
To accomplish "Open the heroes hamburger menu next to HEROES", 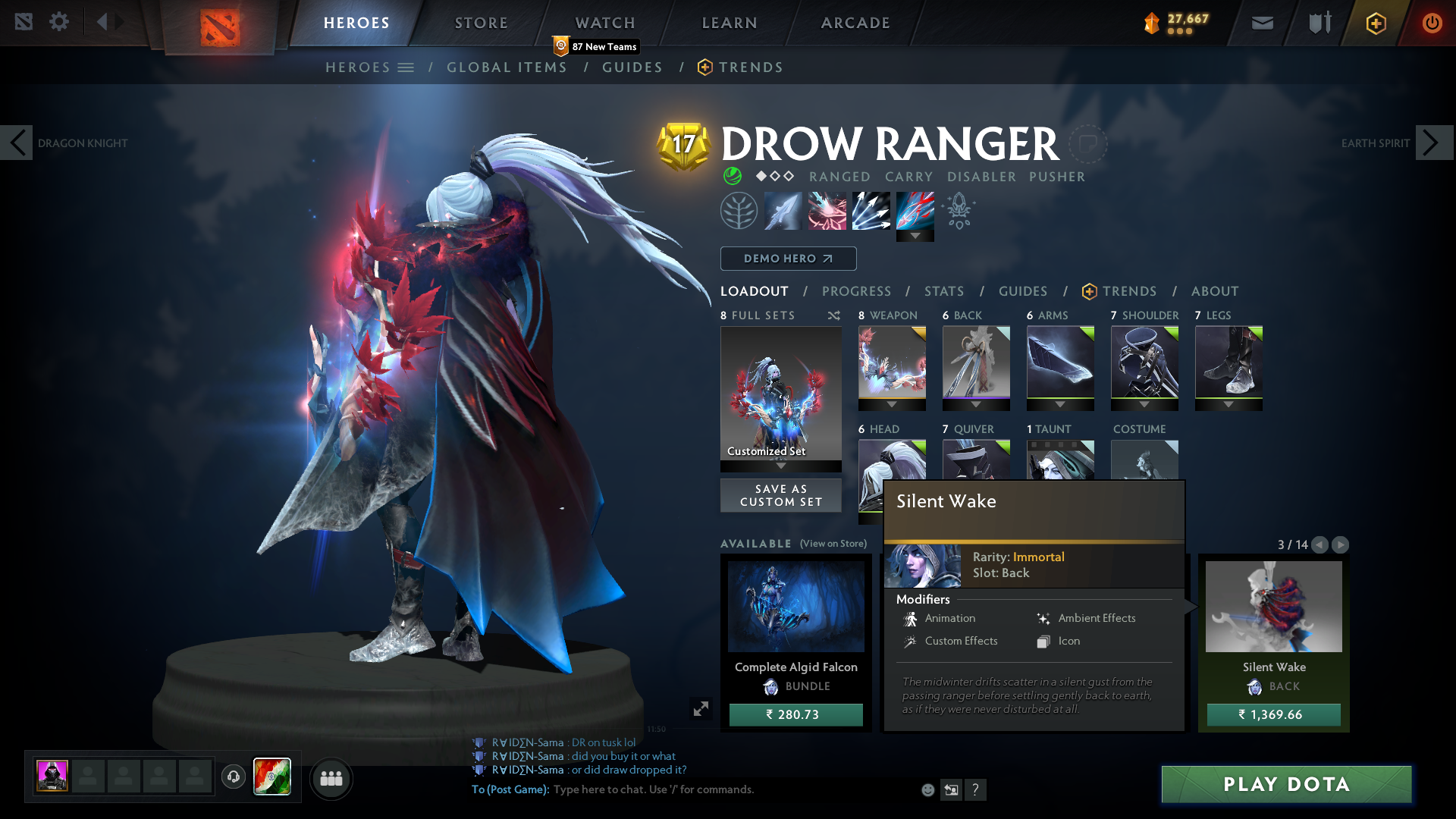I will [x=407, y=67].
